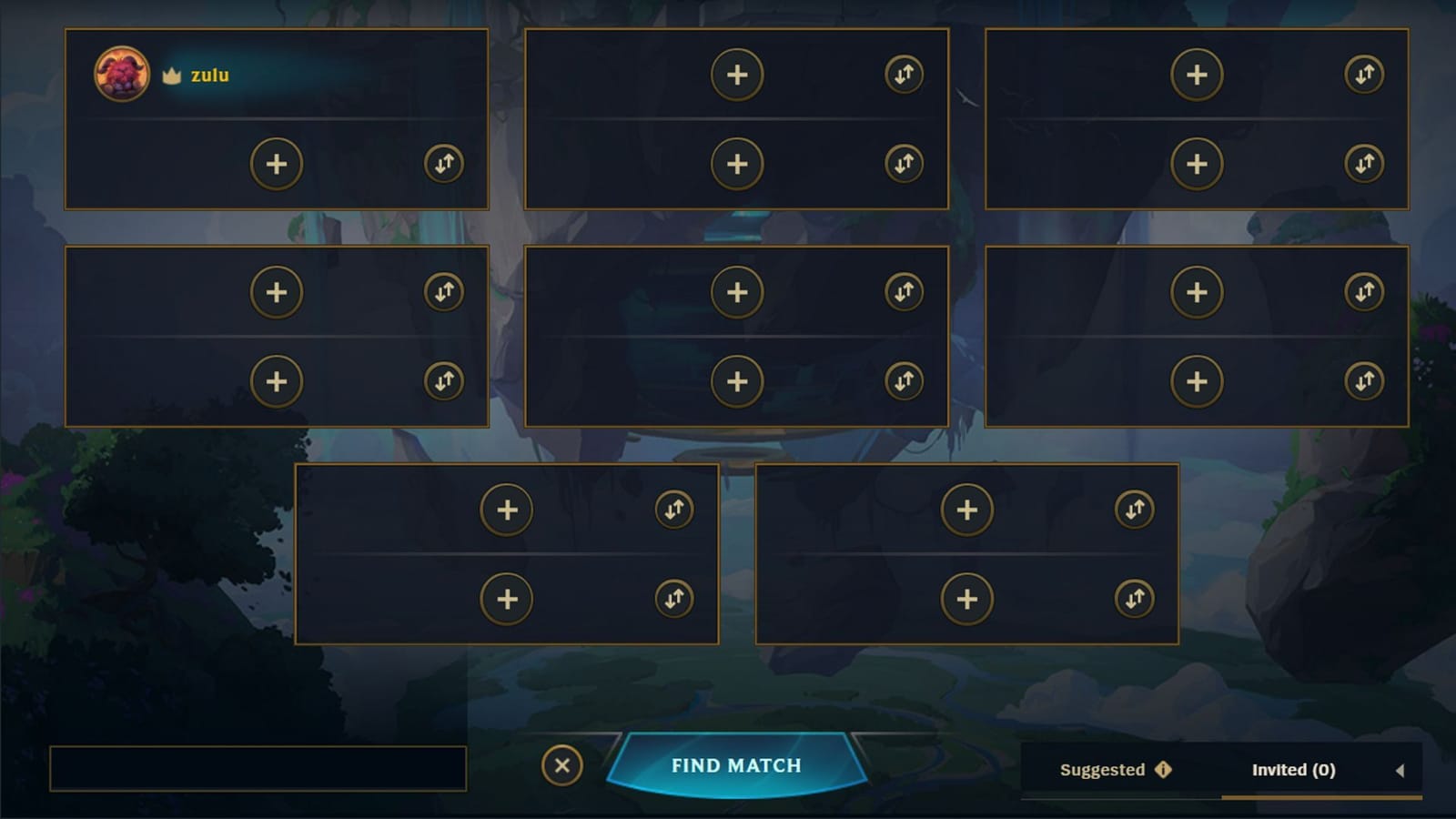Invite a player to the bottom-left team's lower slot
Viewport: 1456px width, 819px height.
507,600
